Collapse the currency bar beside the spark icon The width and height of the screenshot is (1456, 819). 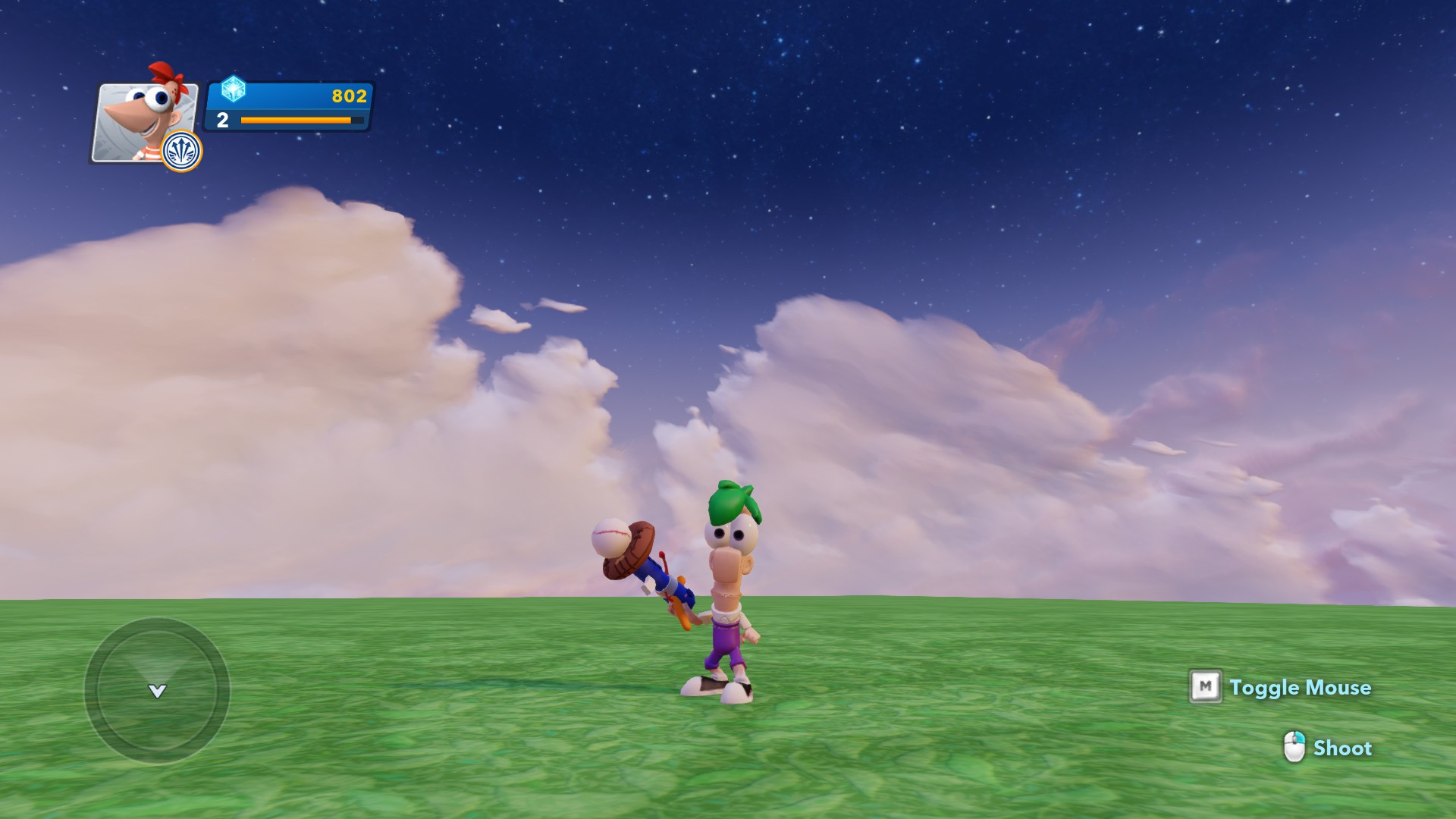pos(288,95)
